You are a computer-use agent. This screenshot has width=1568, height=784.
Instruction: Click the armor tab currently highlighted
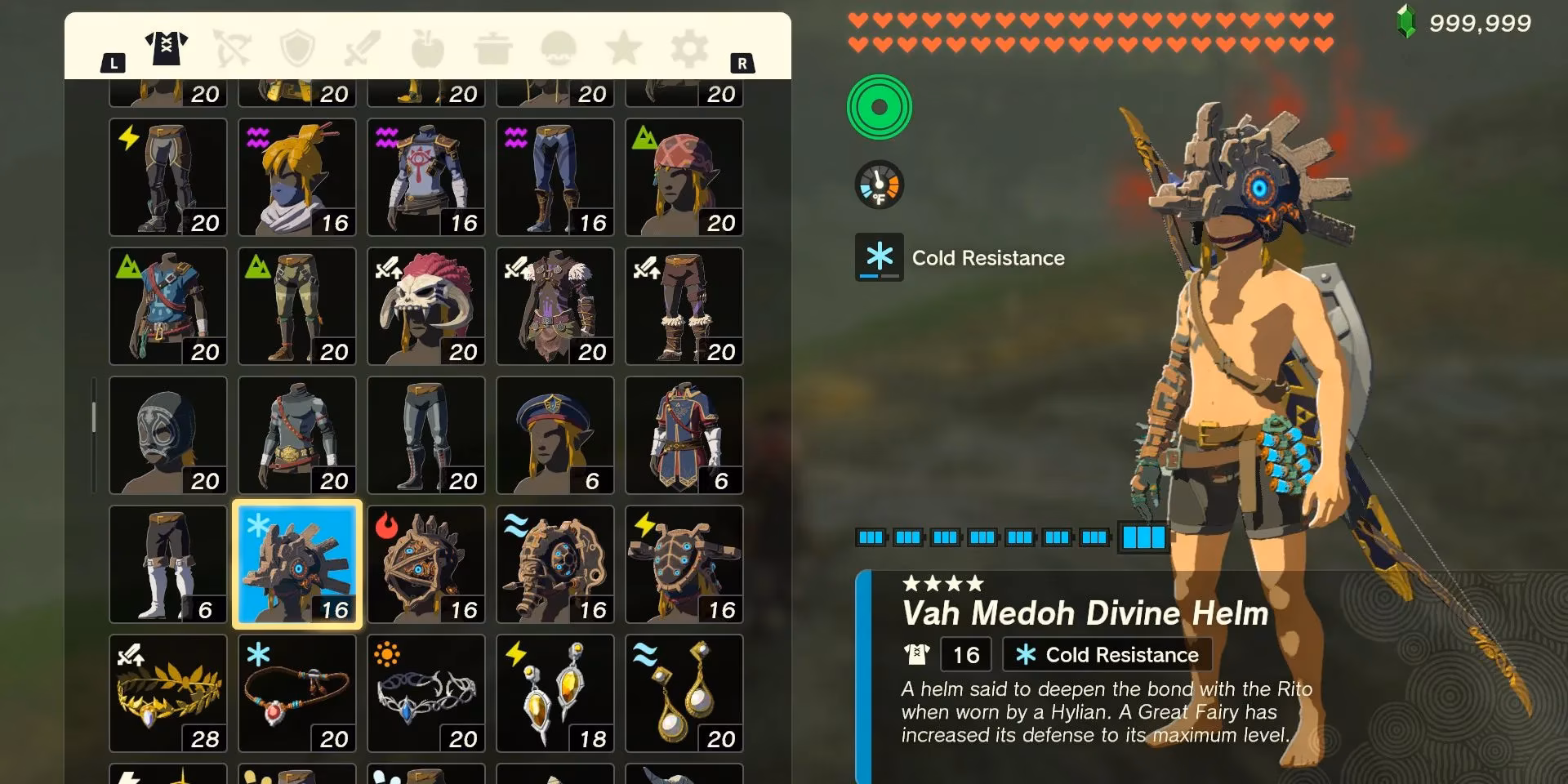(167, 47)
